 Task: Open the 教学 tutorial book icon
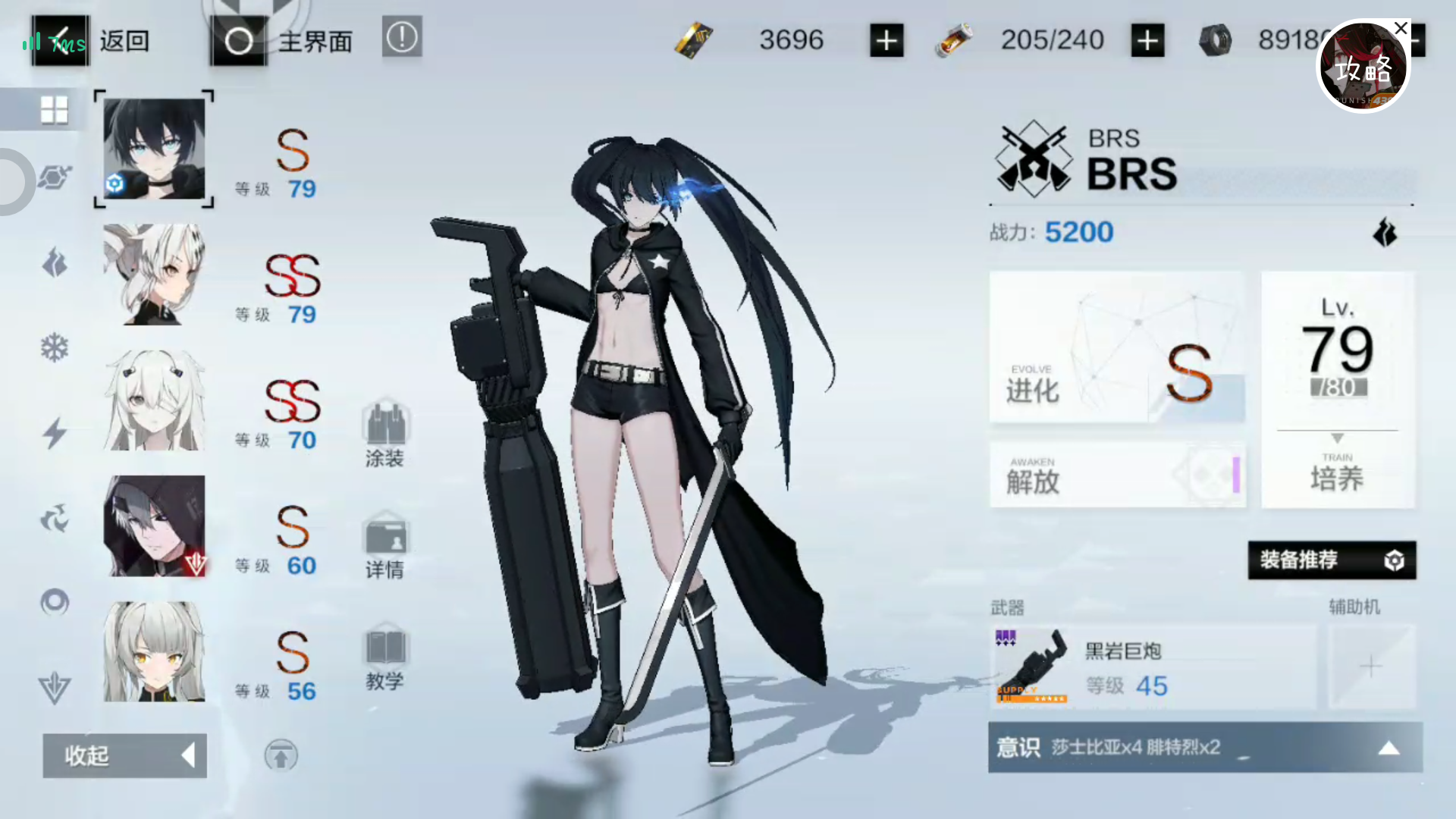coord(387,652)
